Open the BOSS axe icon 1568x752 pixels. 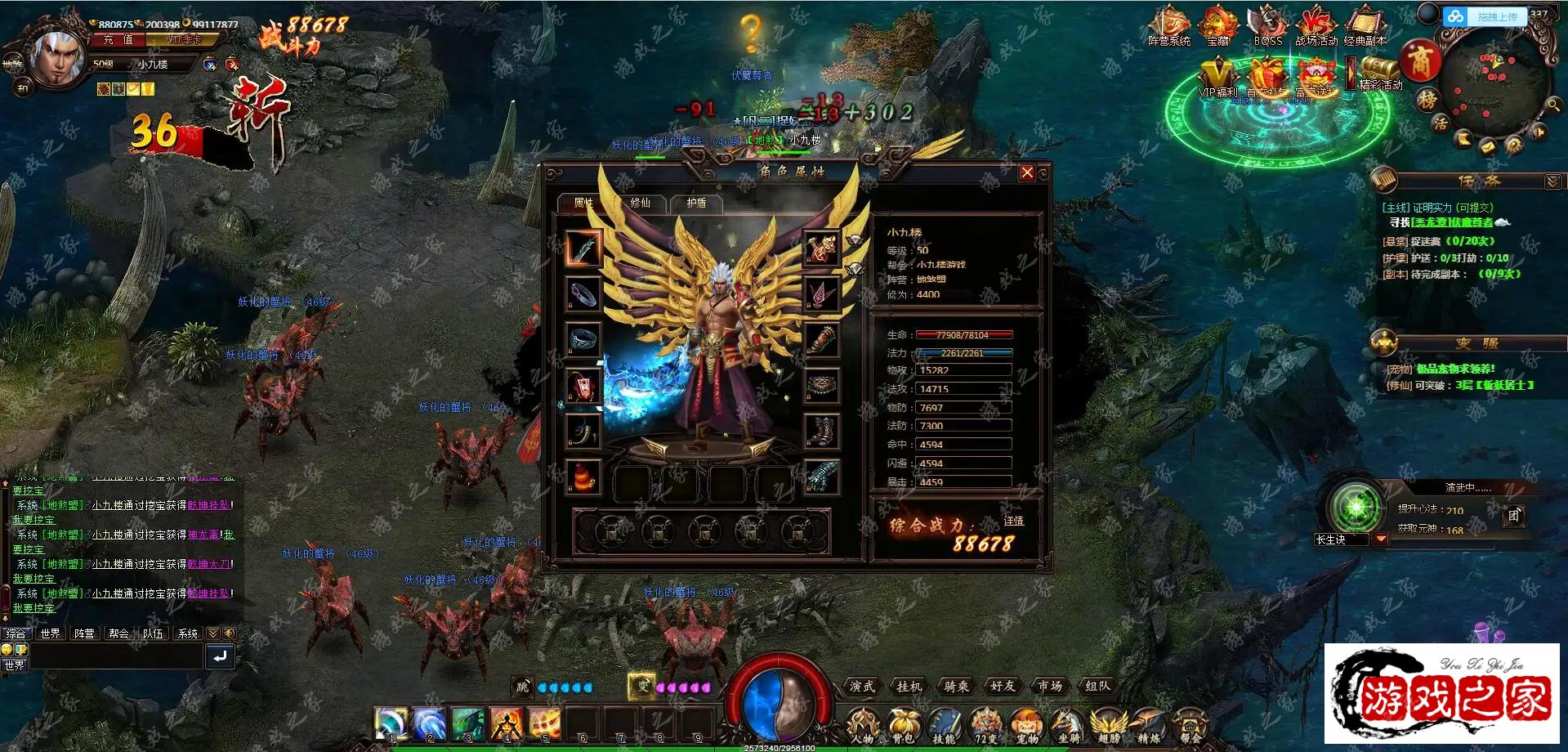tap(1268, 25)
